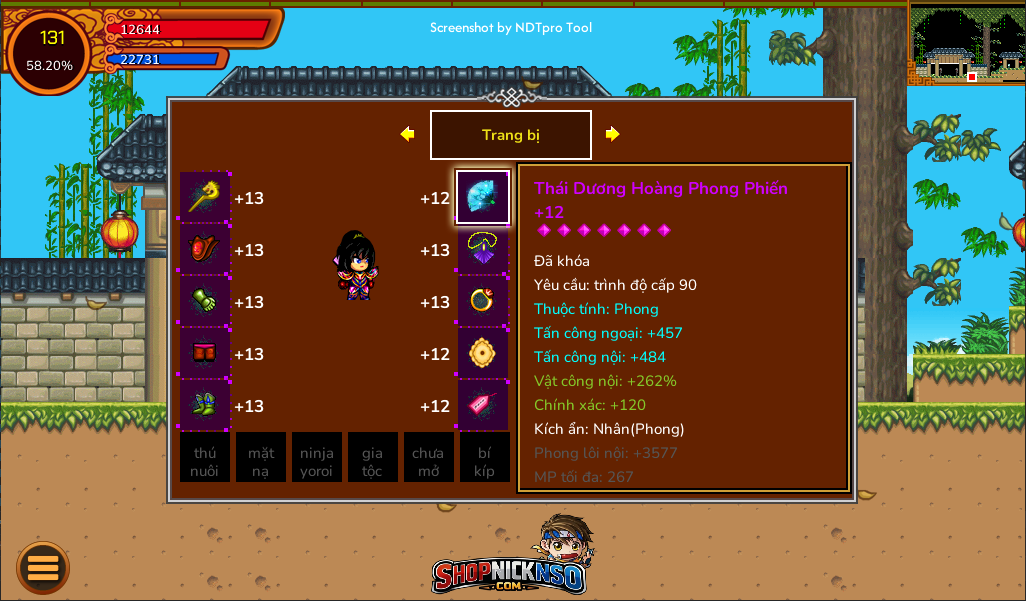
Task: View the green shoes equipment slot
Action: (205, 406)
